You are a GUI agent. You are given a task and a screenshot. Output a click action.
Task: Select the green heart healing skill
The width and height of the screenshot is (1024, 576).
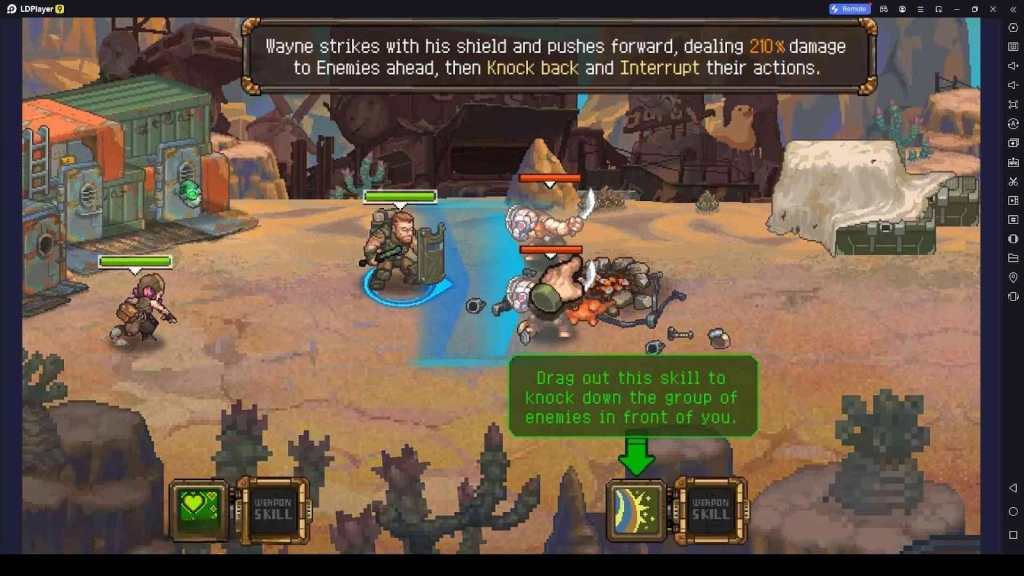[199, 510]
